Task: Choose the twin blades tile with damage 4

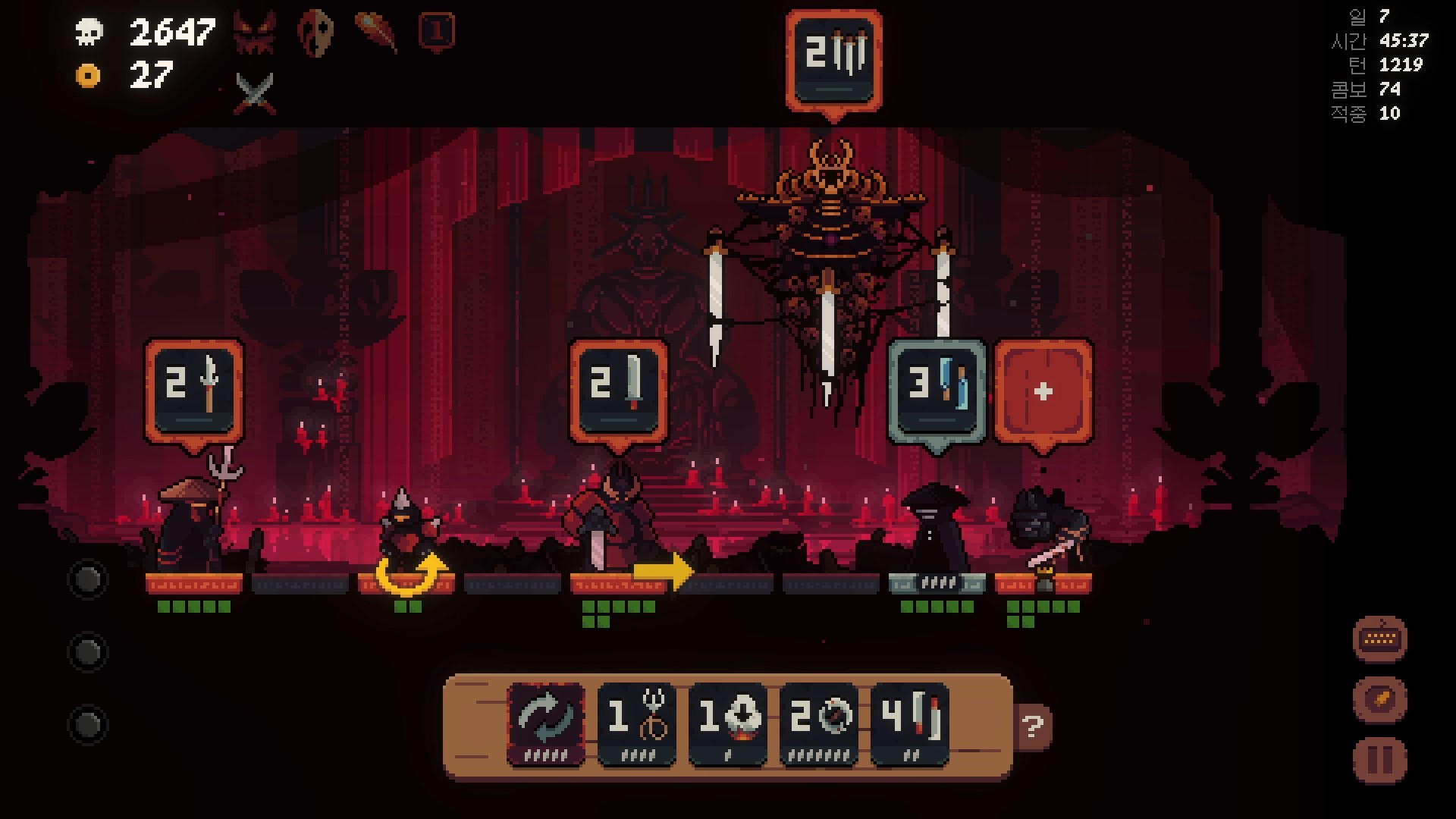Action: click(x=909, y=724)
